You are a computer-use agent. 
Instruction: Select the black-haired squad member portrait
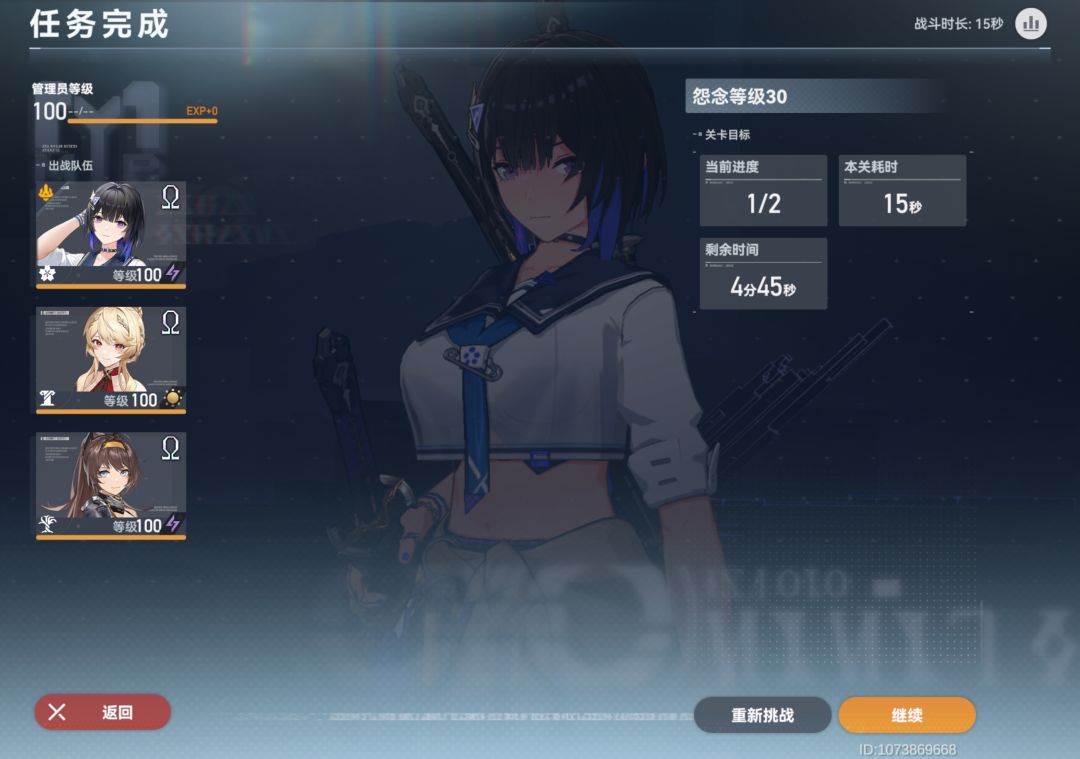click(x=111, y=234)
